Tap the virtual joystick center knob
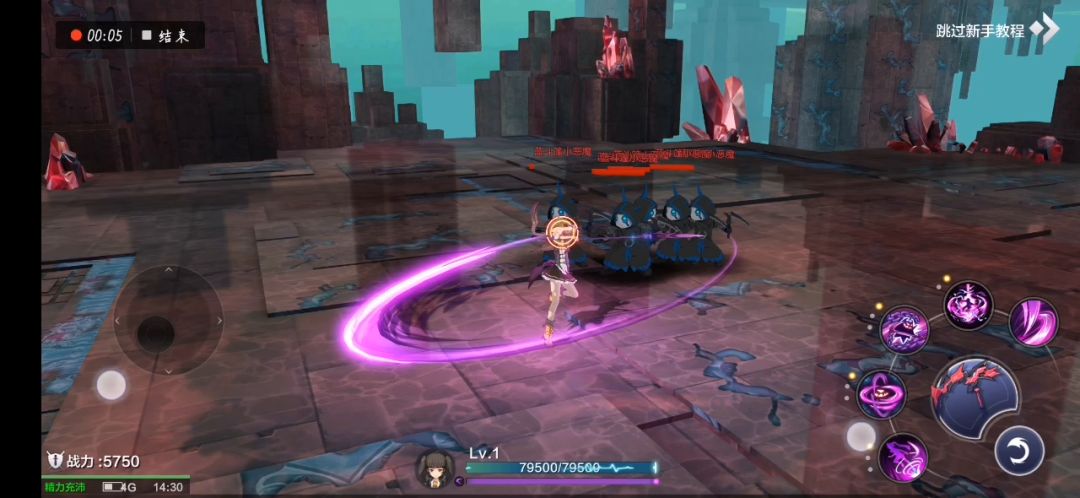 click(x=155, y=333)
